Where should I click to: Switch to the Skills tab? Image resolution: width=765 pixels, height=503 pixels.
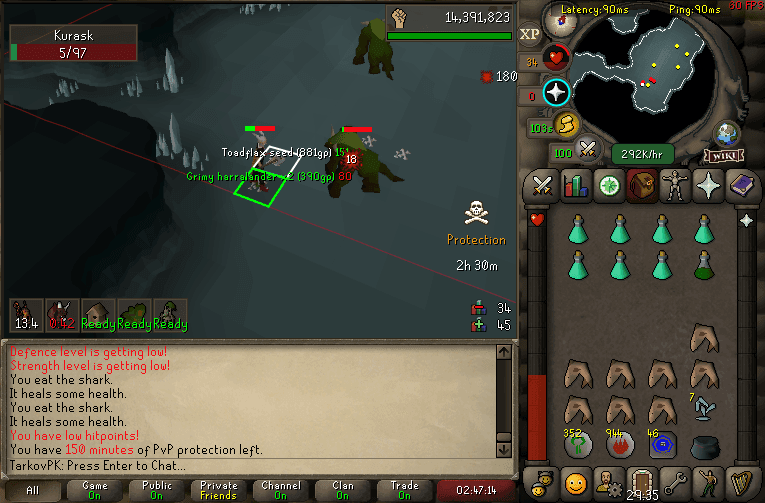(575, 186)
